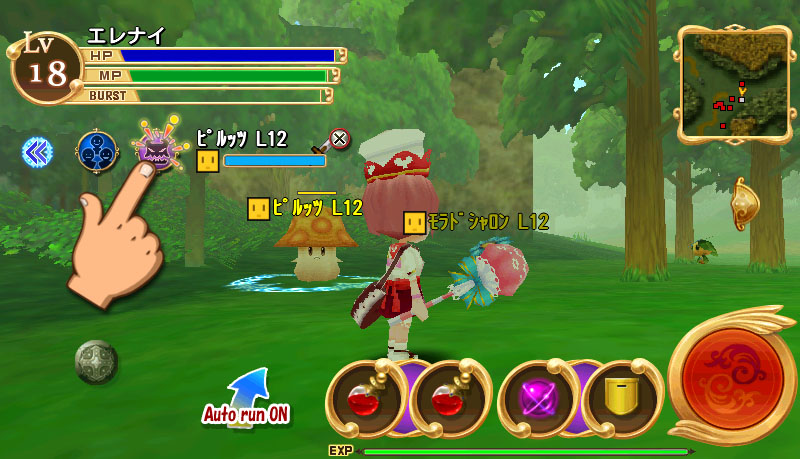Click the grey stone orb button
The height and width of the screenshot is (459, 800).
point(96,361)
